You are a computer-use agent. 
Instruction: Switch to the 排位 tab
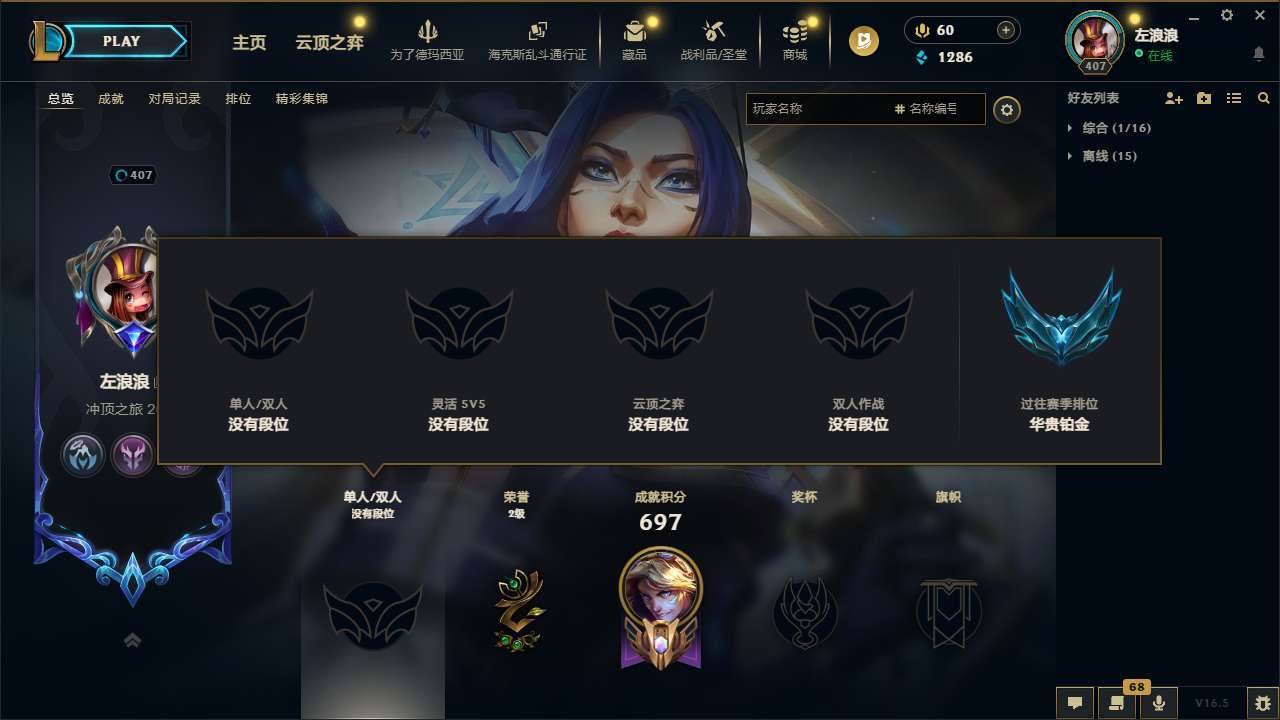[x=238, y=99]
